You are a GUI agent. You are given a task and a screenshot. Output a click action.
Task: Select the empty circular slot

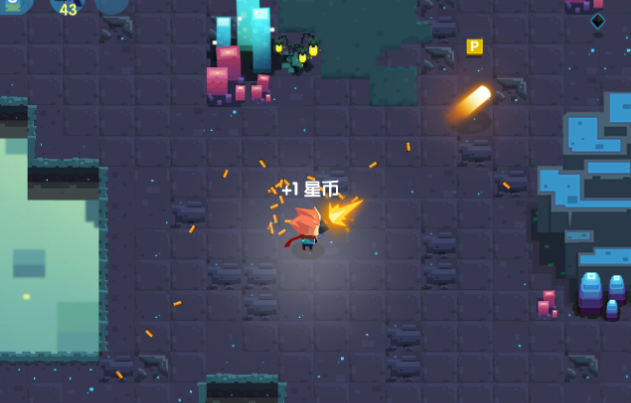(x=111, y=4)
